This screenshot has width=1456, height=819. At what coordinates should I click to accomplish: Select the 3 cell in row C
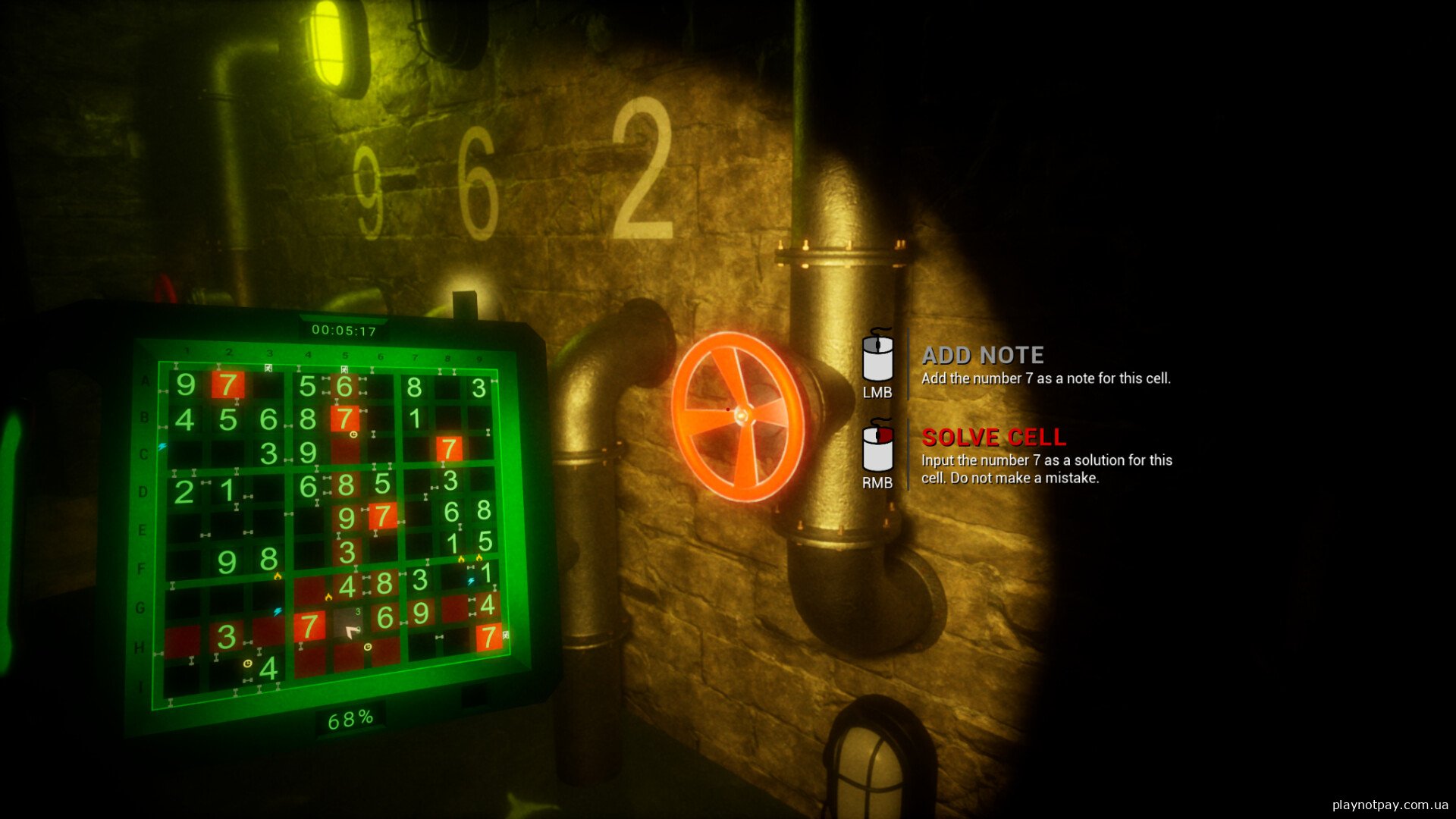(268, 453)
